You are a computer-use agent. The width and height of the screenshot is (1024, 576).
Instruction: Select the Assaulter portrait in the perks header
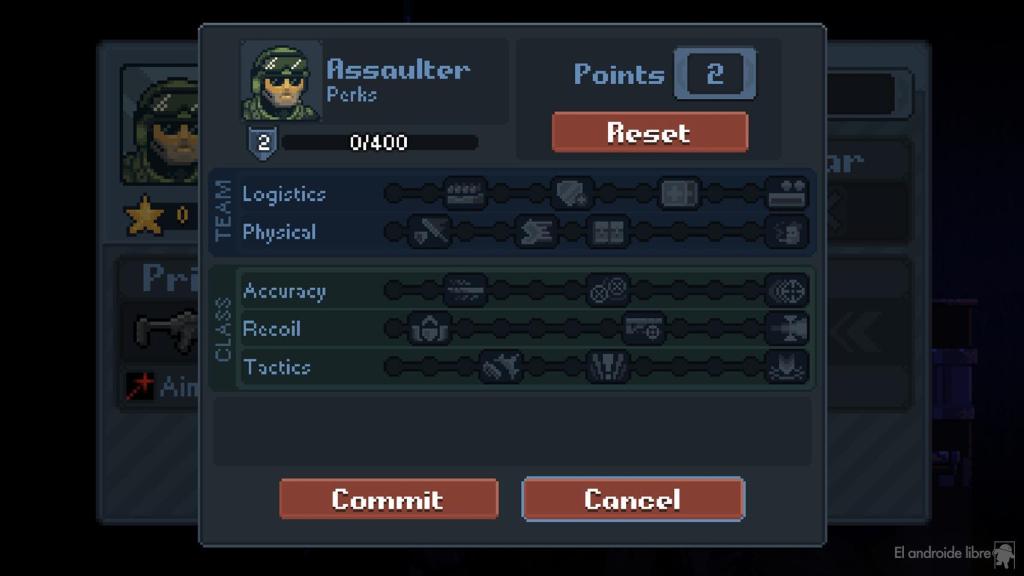pos(281,81)
